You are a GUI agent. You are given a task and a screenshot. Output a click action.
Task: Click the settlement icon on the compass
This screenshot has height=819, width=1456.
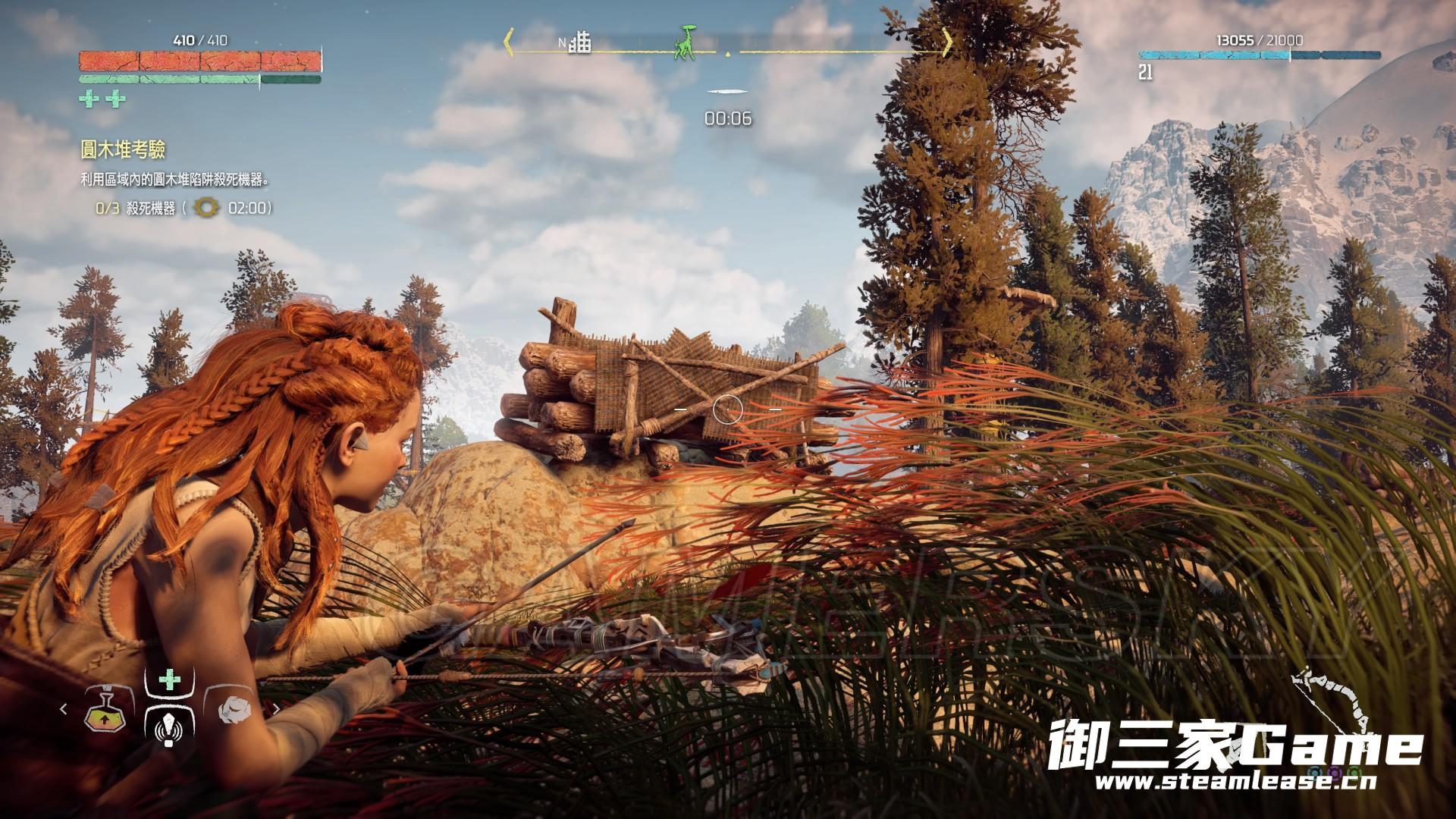[x=581, y=42]
